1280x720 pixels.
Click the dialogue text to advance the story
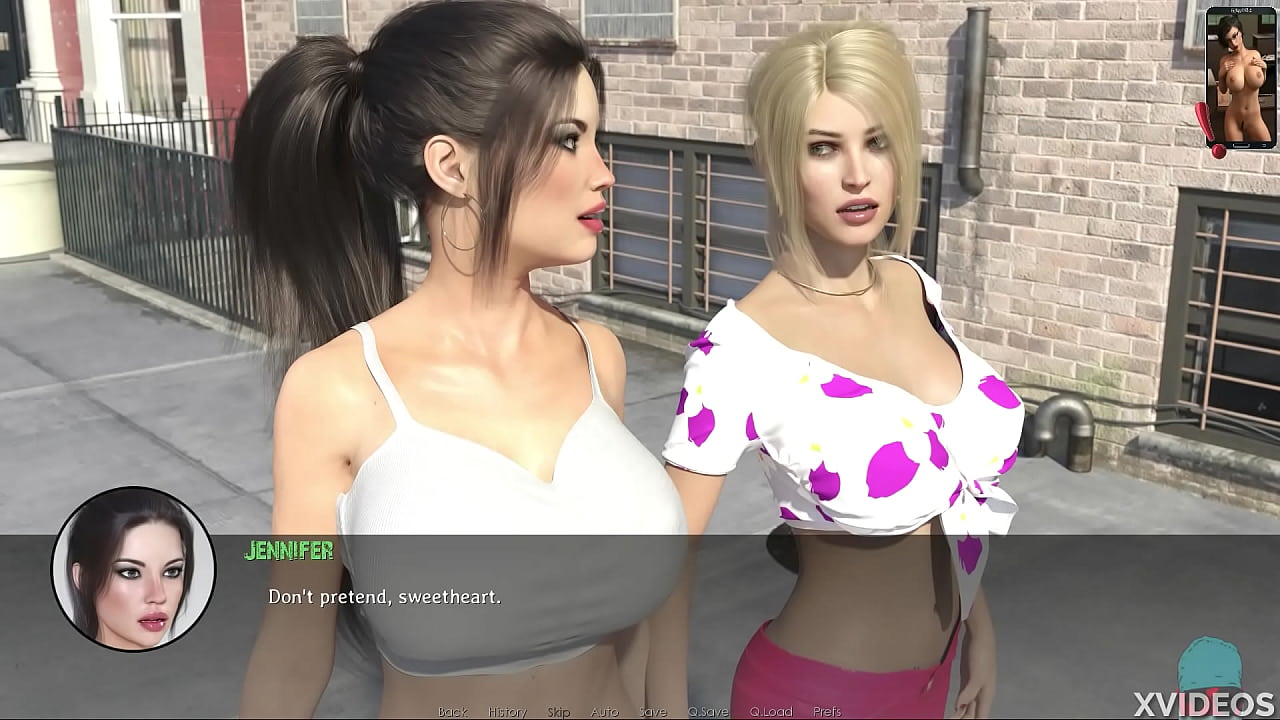(x=386, y=598)
